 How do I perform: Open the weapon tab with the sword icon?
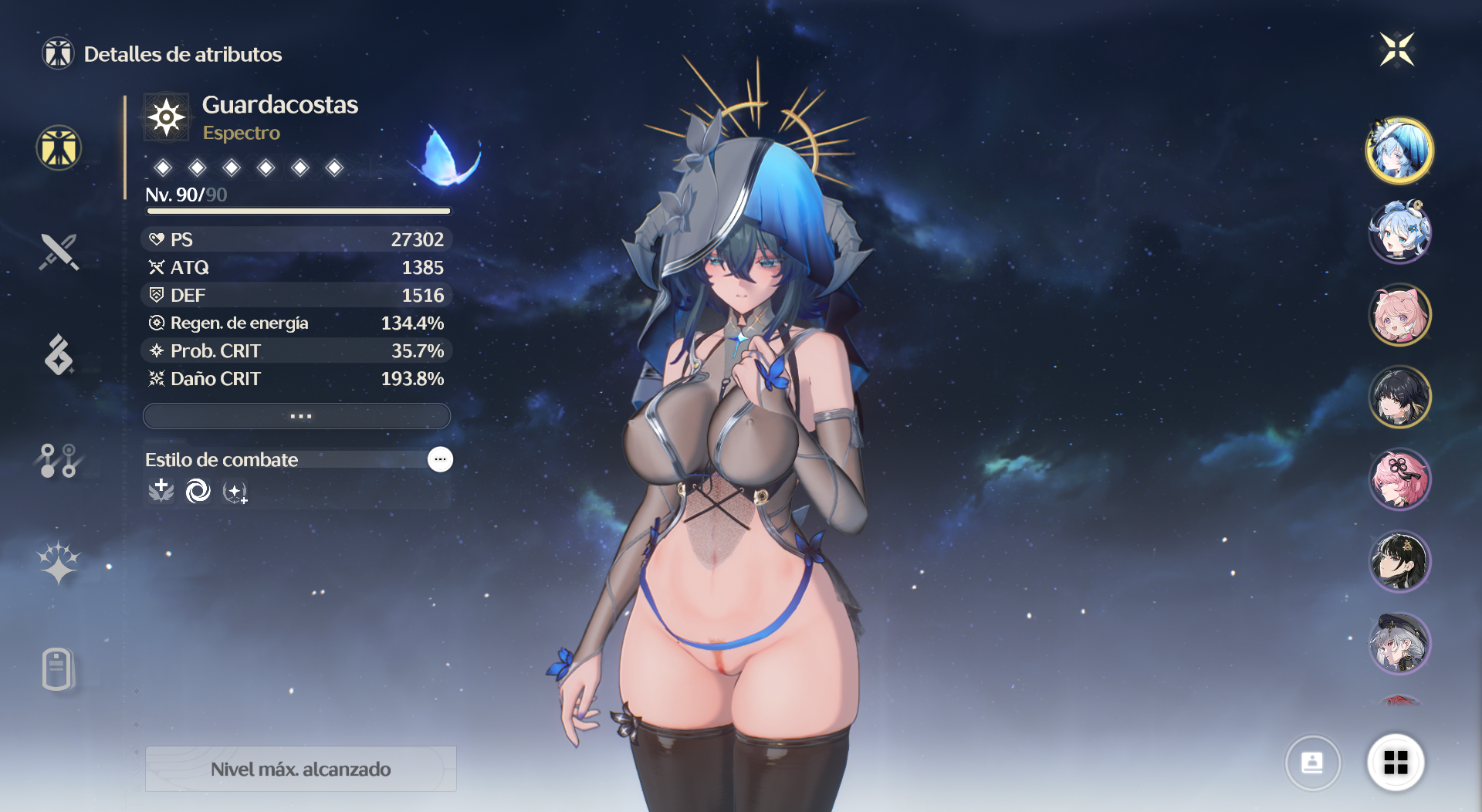tap(59, 252)
